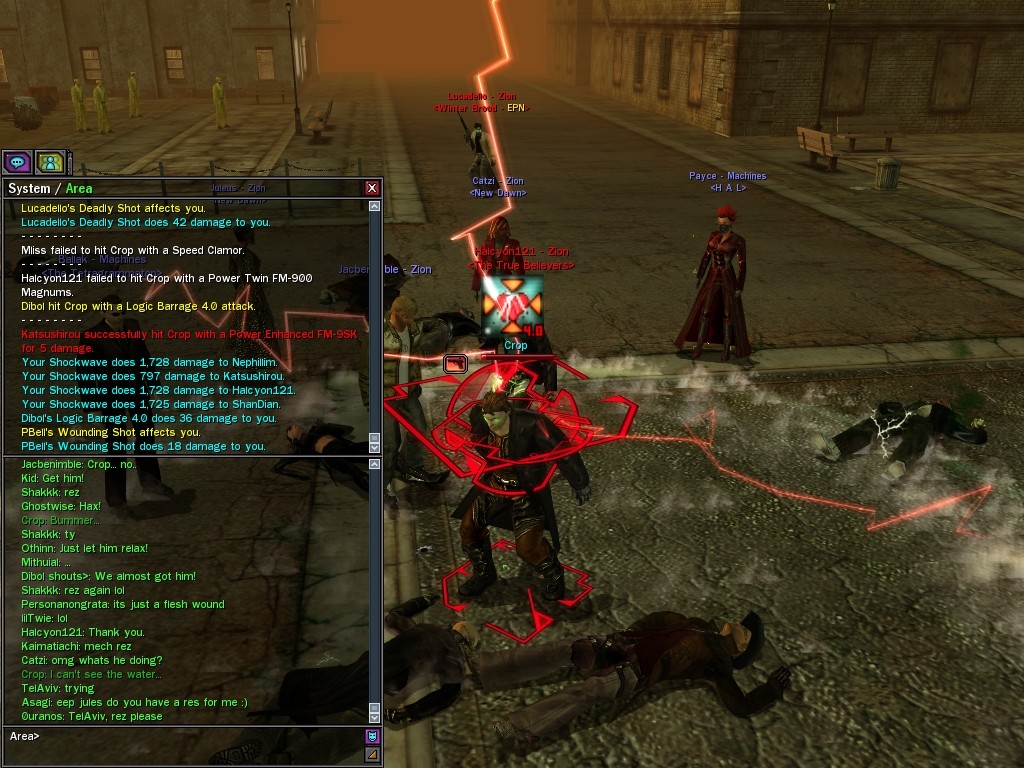The height and width of the screenshot is (768, 1024).
Task: Open the purple emote face button
Action: click(x=372, y=736)
